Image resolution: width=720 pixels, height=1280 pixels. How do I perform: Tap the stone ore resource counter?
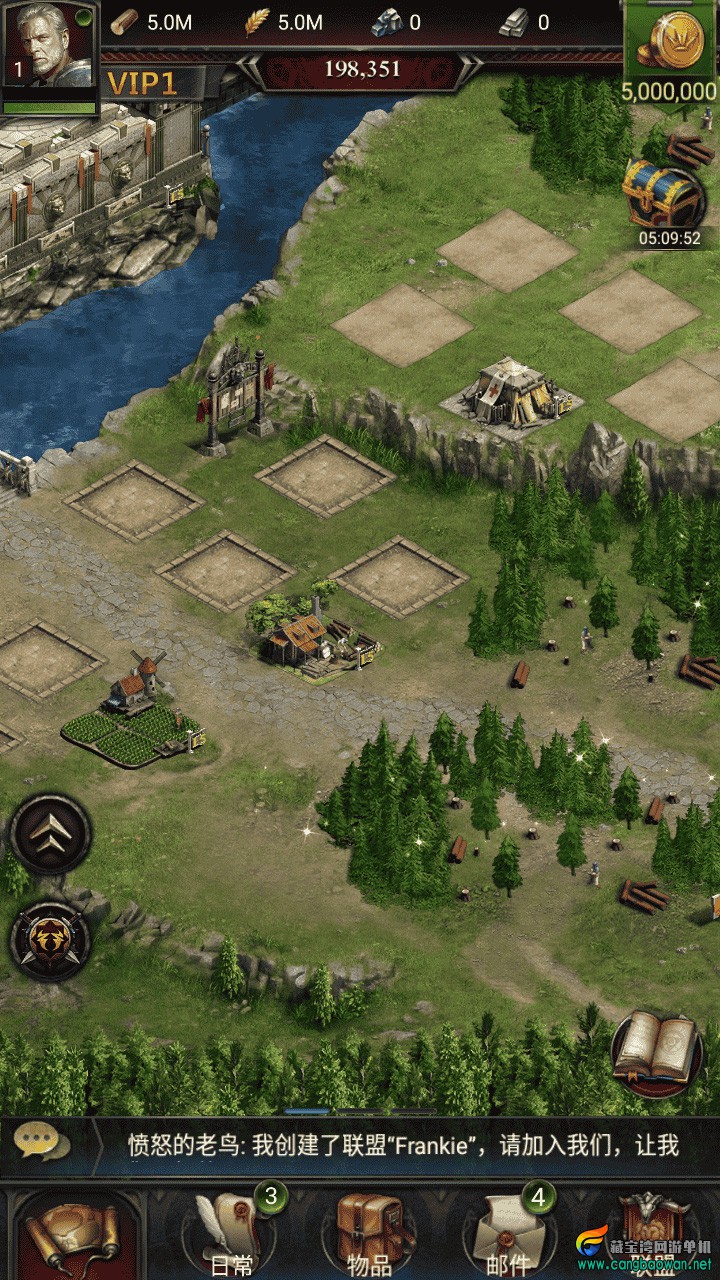398,22
